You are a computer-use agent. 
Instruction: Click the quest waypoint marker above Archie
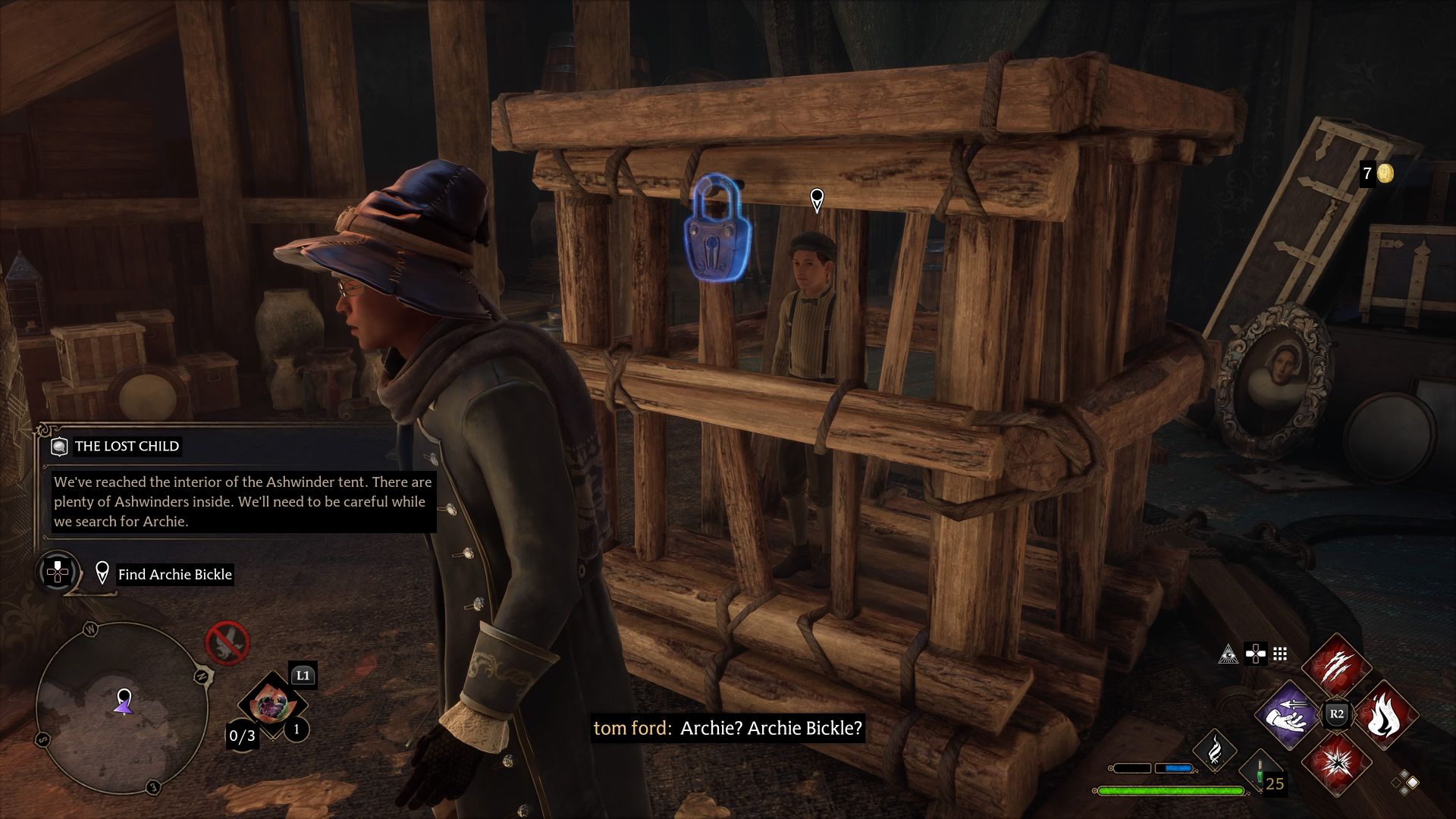[817, 200]
